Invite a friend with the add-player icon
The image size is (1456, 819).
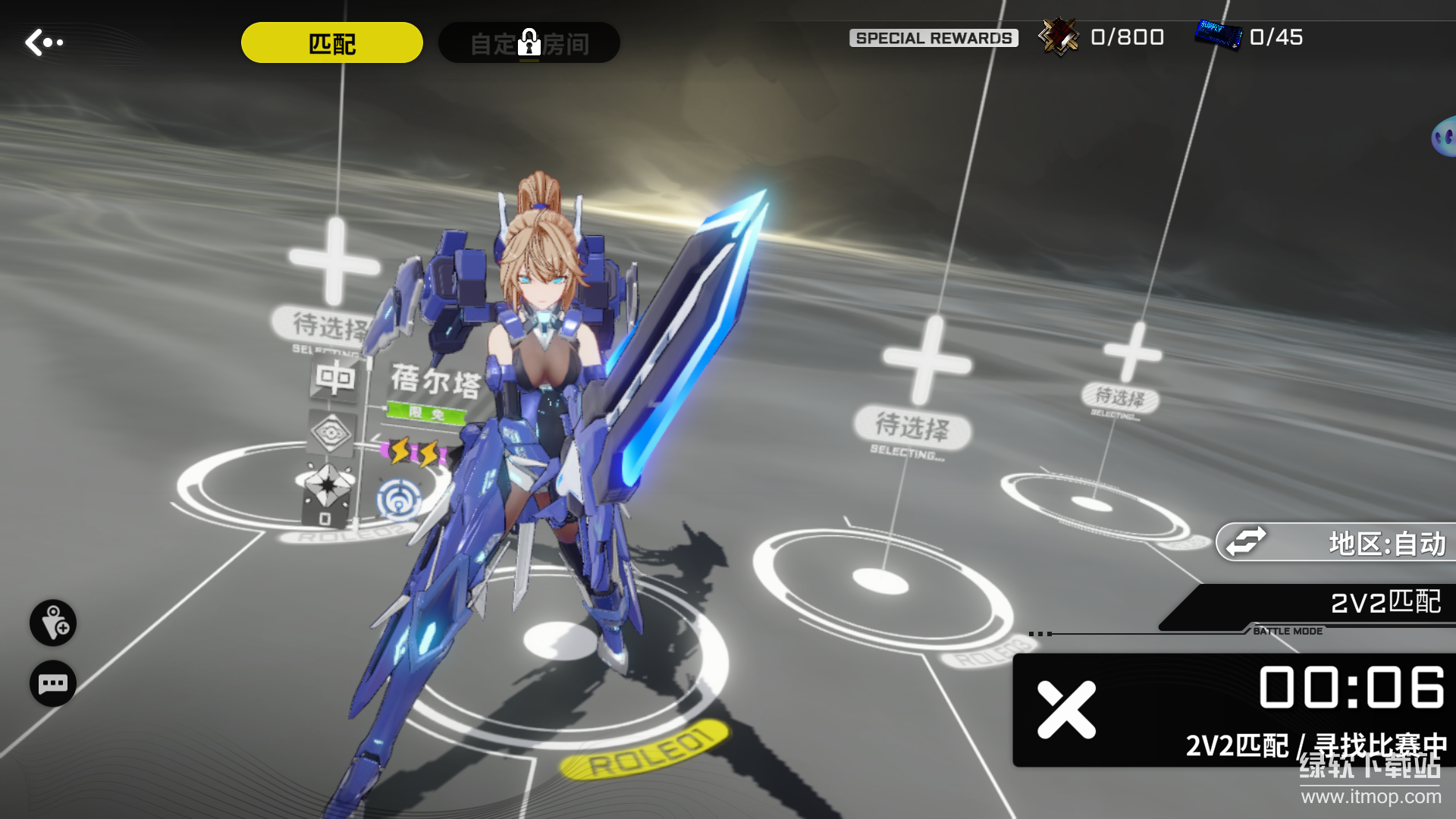53,623
